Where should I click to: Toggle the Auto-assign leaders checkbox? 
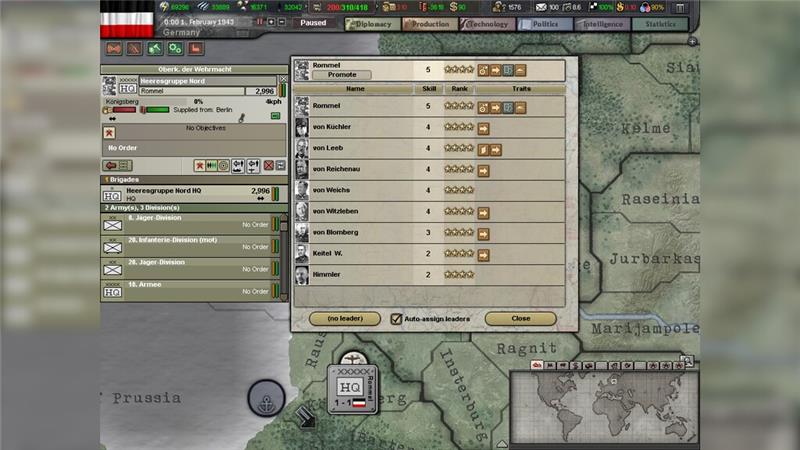(x=396, y=318)
